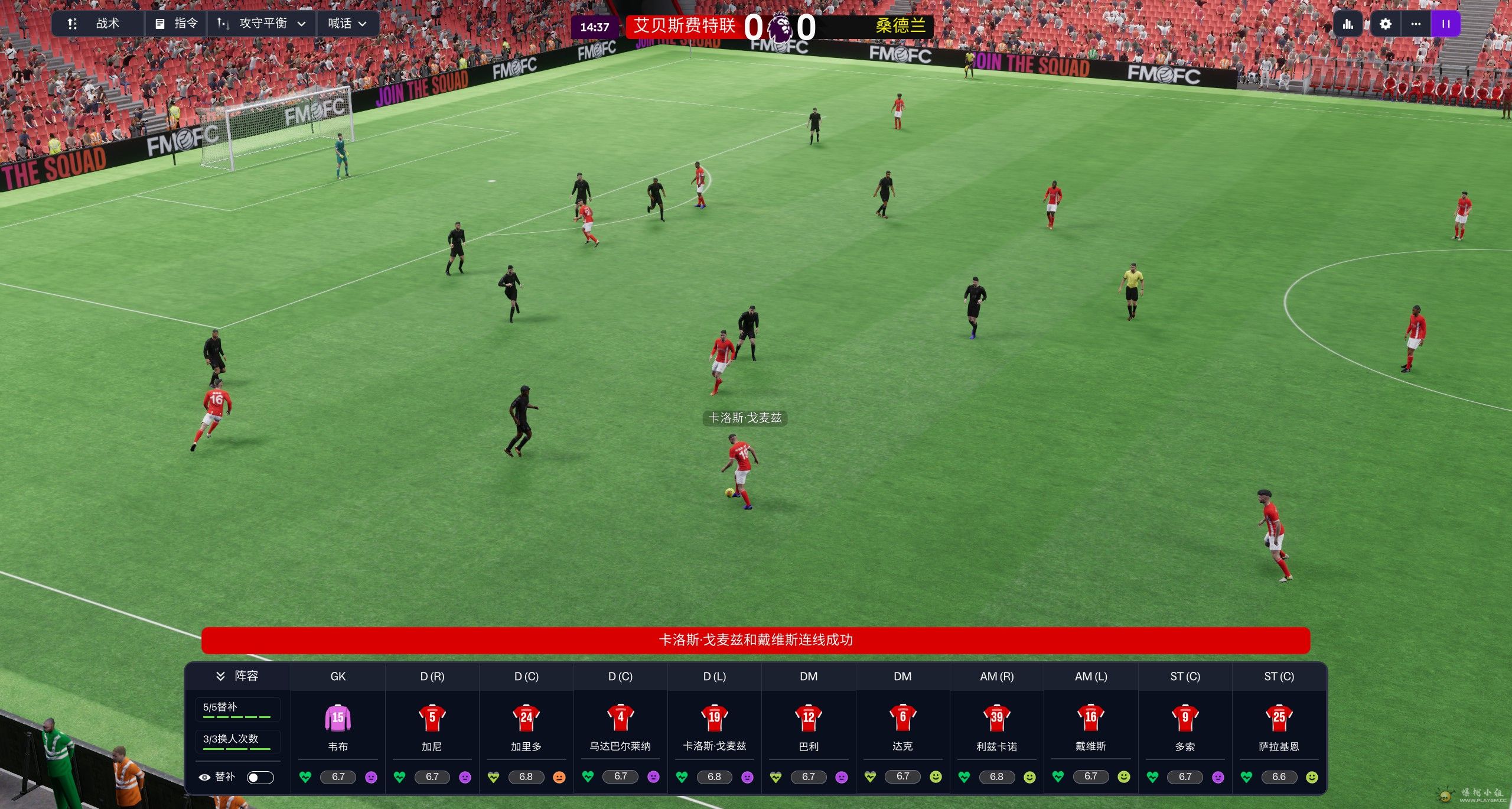Pause the match with purple button

click(x=1446, y=24)
